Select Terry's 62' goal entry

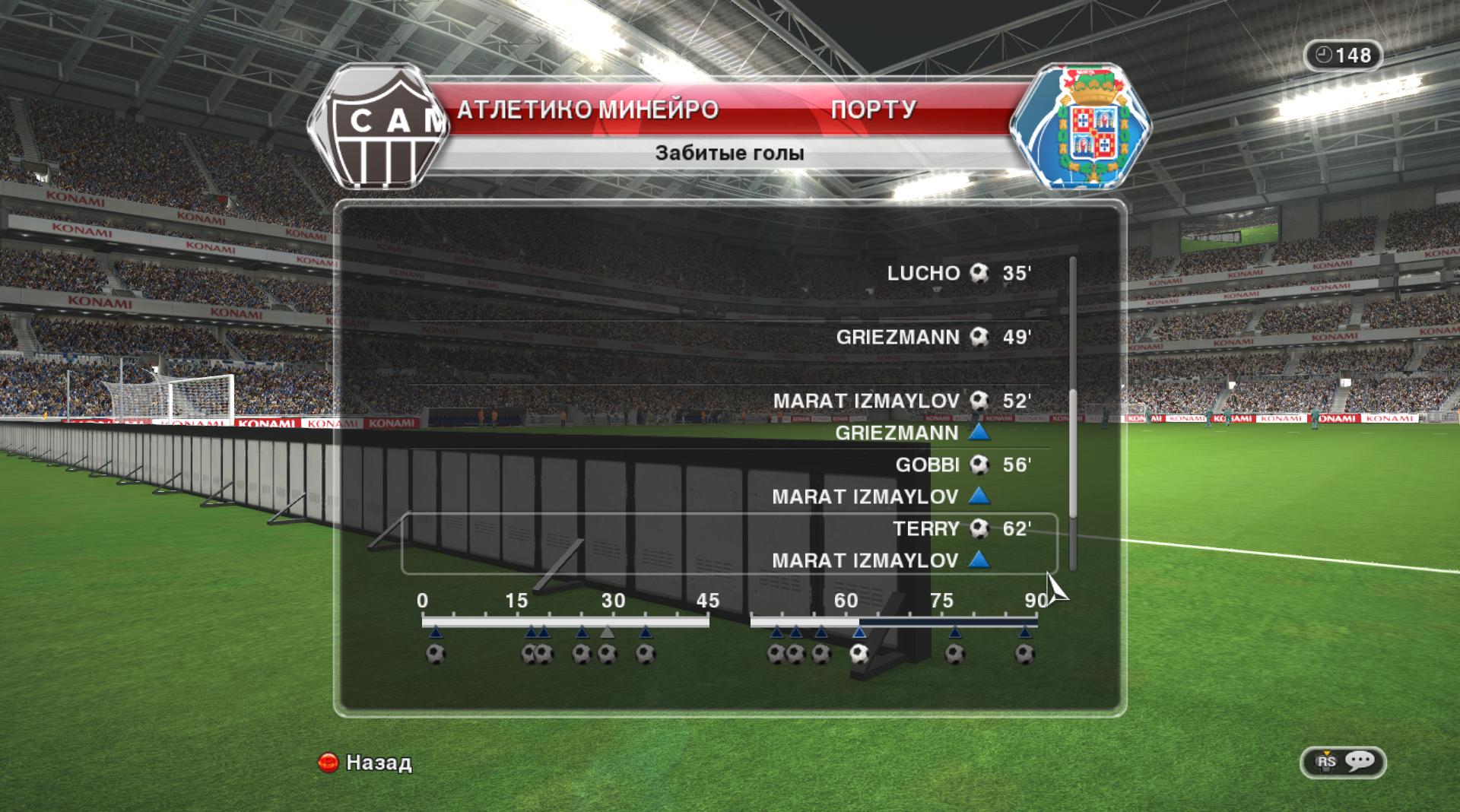coord(961,529)
